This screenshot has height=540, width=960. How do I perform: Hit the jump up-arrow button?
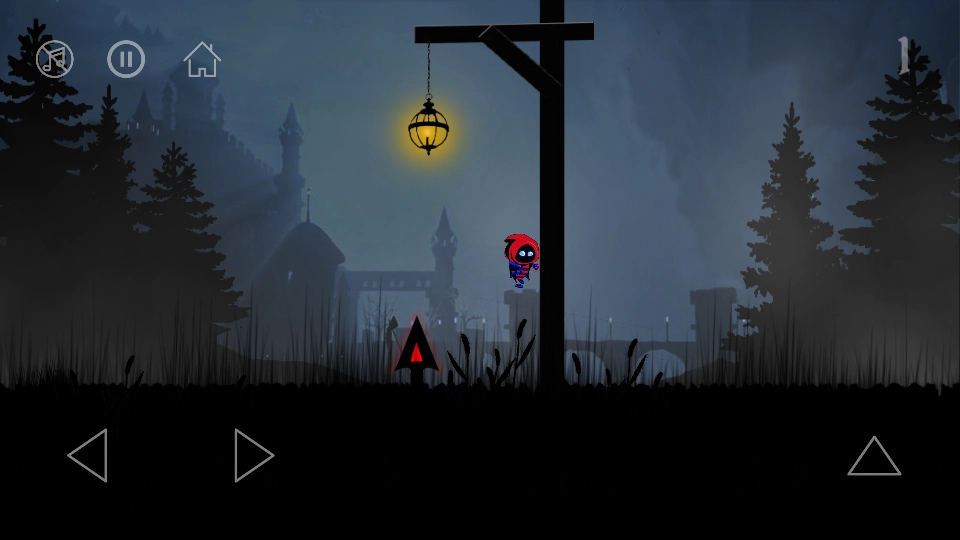click(874, 456)
